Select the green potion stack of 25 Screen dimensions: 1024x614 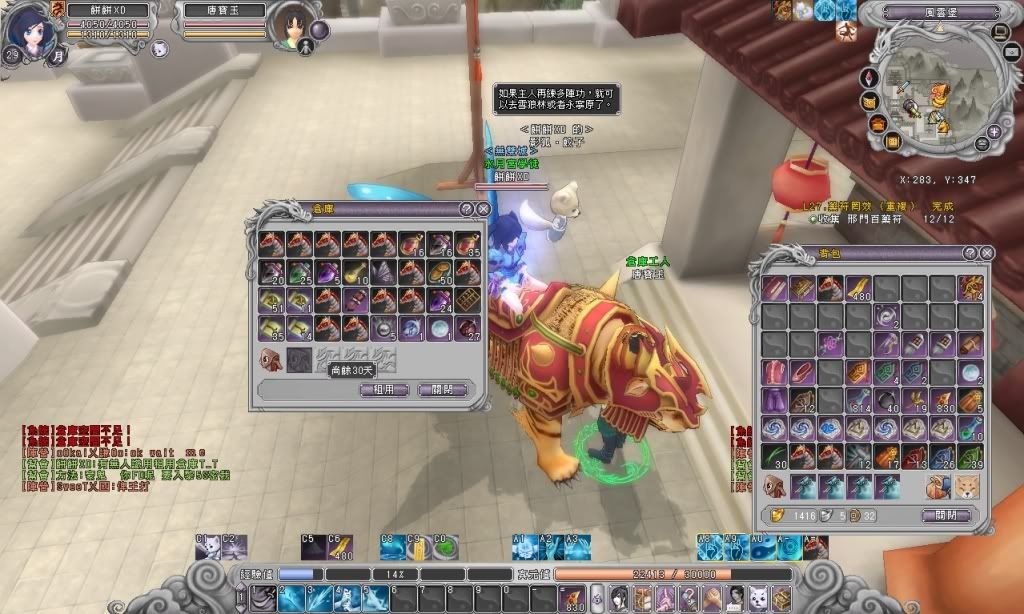pos(300,272)
